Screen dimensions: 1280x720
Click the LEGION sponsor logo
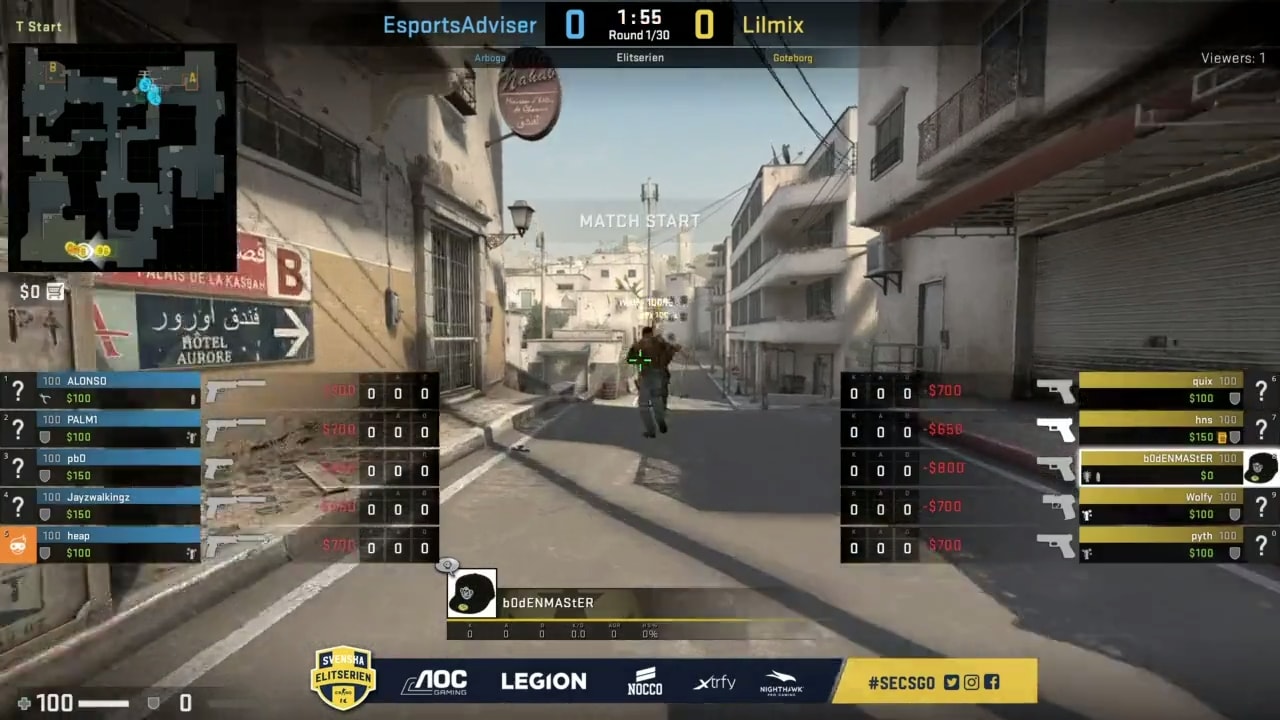tap(543, 681)
